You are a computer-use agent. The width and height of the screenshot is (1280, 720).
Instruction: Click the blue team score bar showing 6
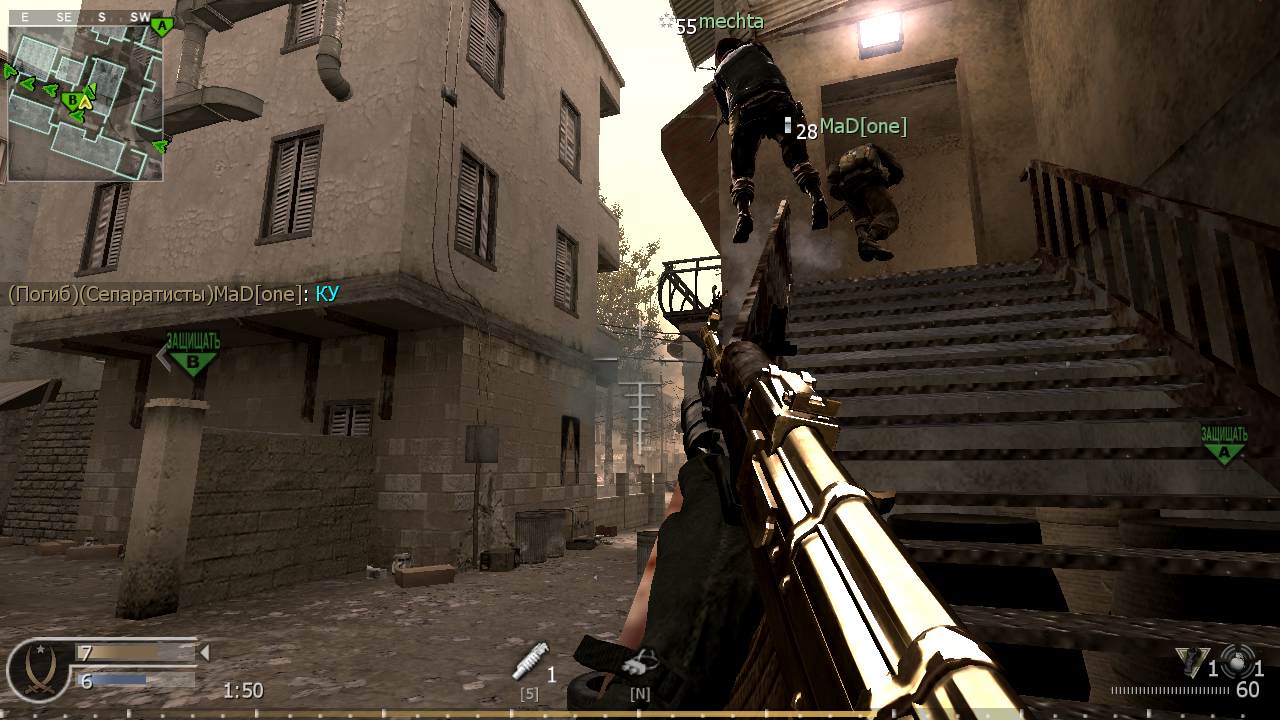click(x=110, y=680)
